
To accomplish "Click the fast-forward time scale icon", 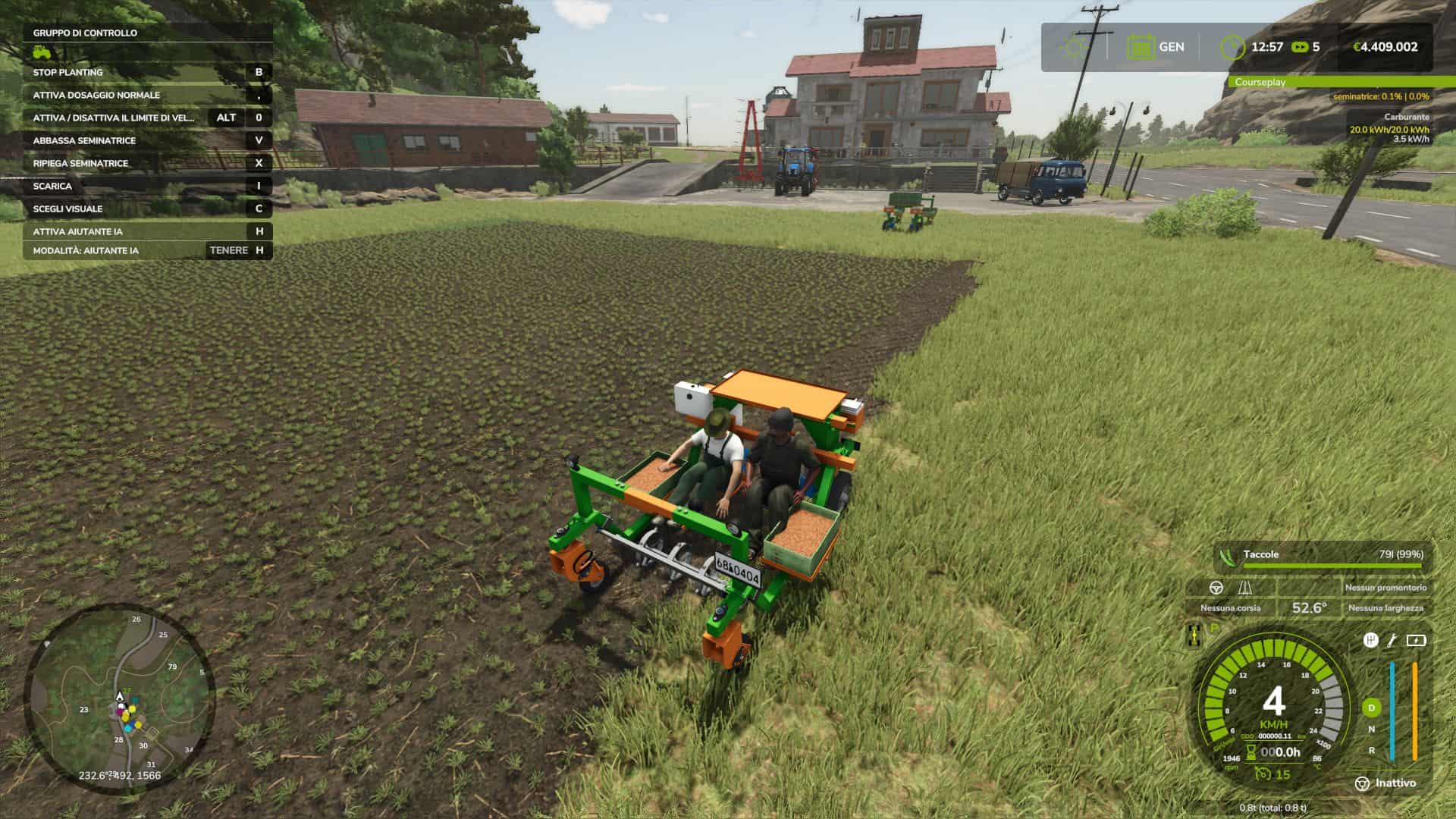I will 1299,46.
